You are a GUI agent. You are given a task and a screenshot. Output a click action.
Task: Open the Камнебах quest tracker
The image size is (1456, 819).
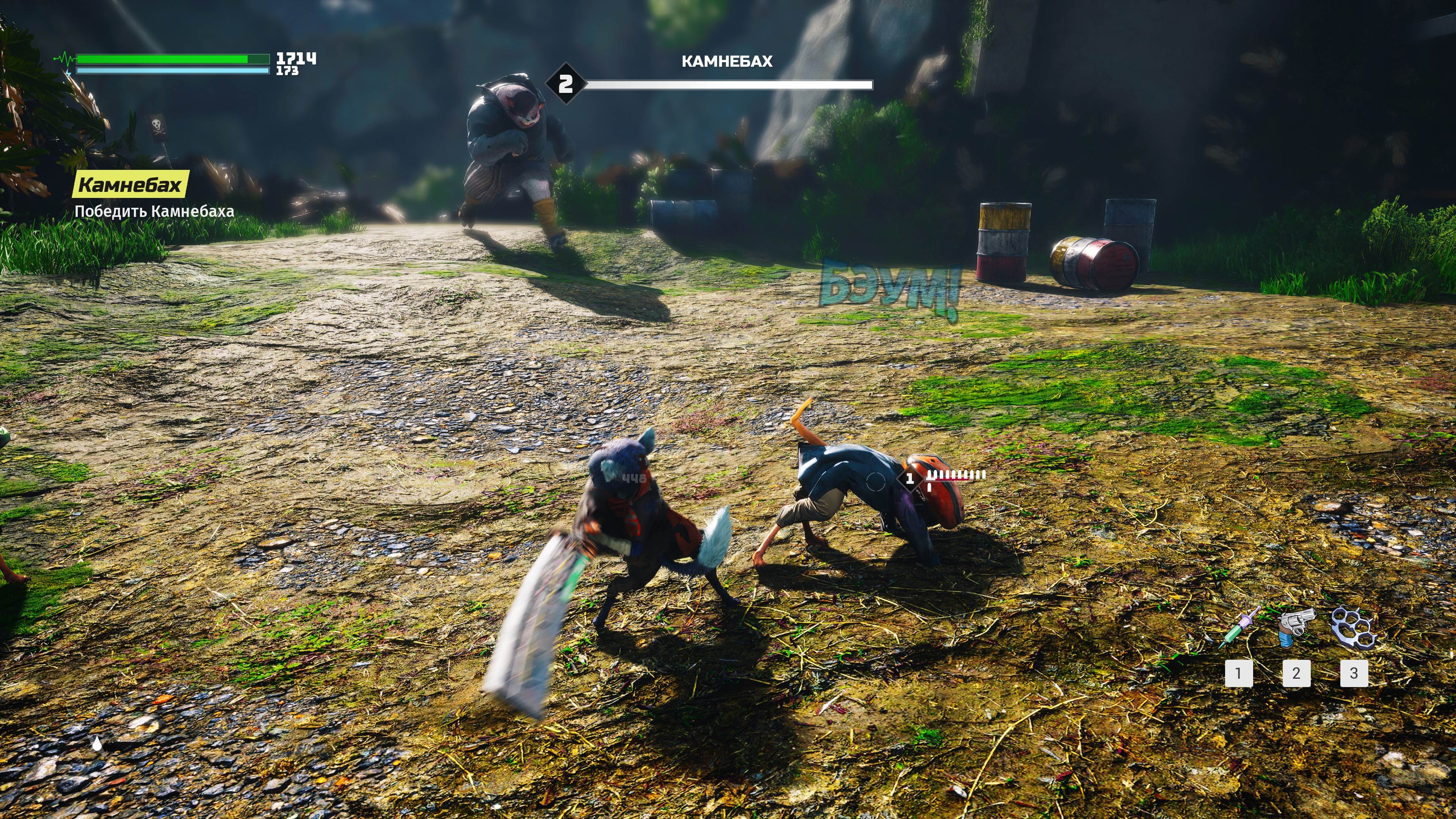(x=130, y=184)
